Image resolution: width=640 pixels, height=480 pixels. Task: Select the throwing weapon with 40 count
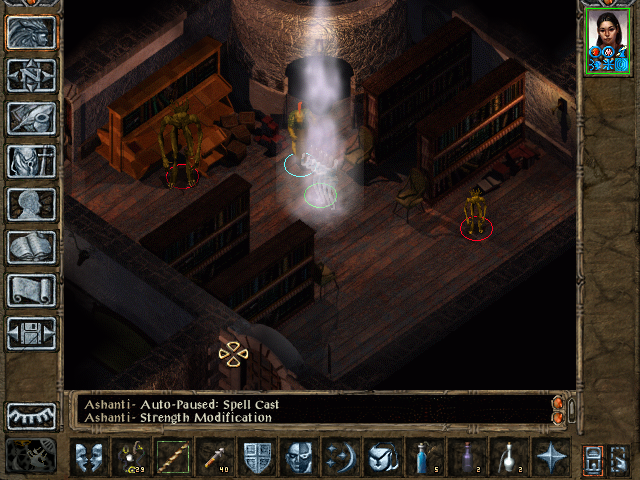[x=216, y=457]
